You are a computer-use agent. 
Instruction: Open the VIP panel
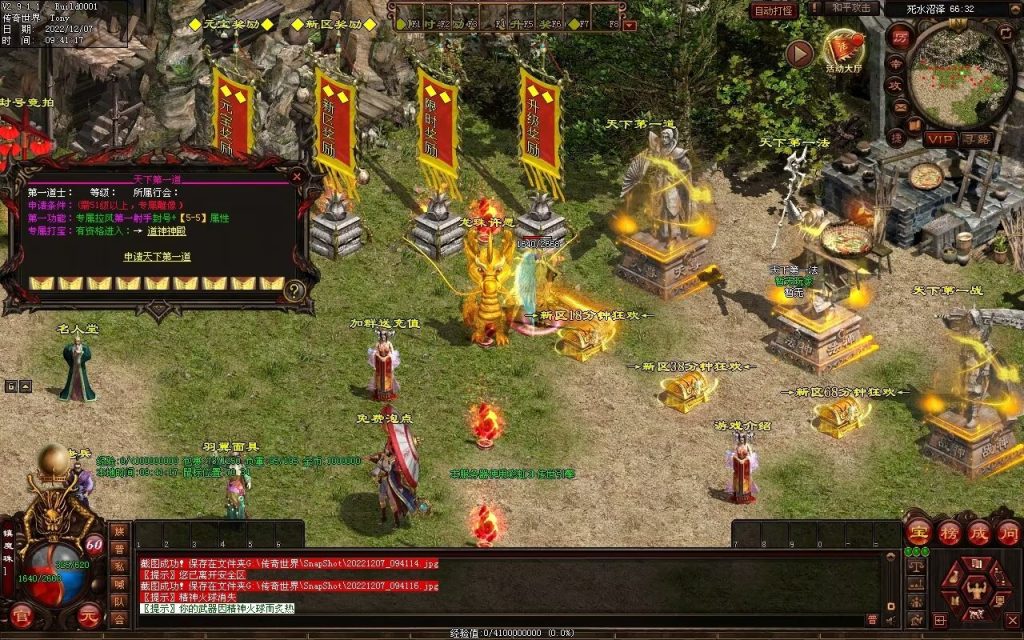point(940,139)
